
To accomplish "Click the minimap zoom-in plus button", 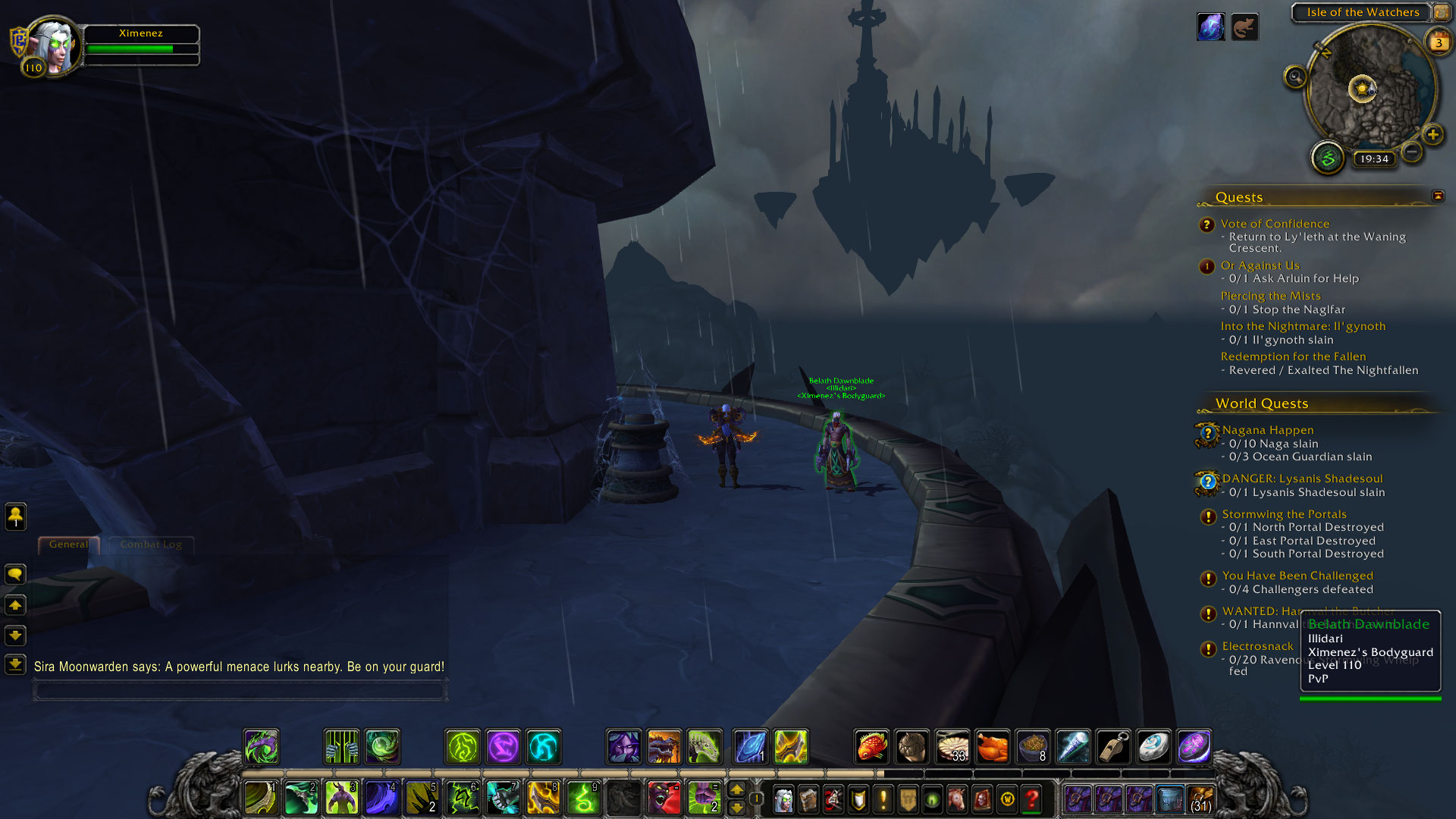I will point(1432,135).
